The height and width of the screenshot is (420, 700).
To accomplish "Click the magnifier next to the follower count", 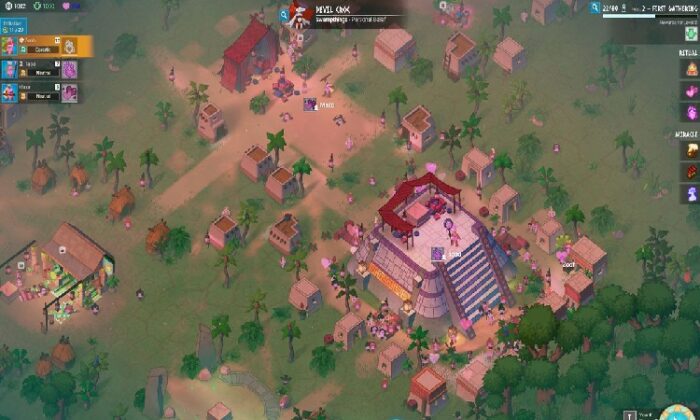I will click(x=592, y=7).
